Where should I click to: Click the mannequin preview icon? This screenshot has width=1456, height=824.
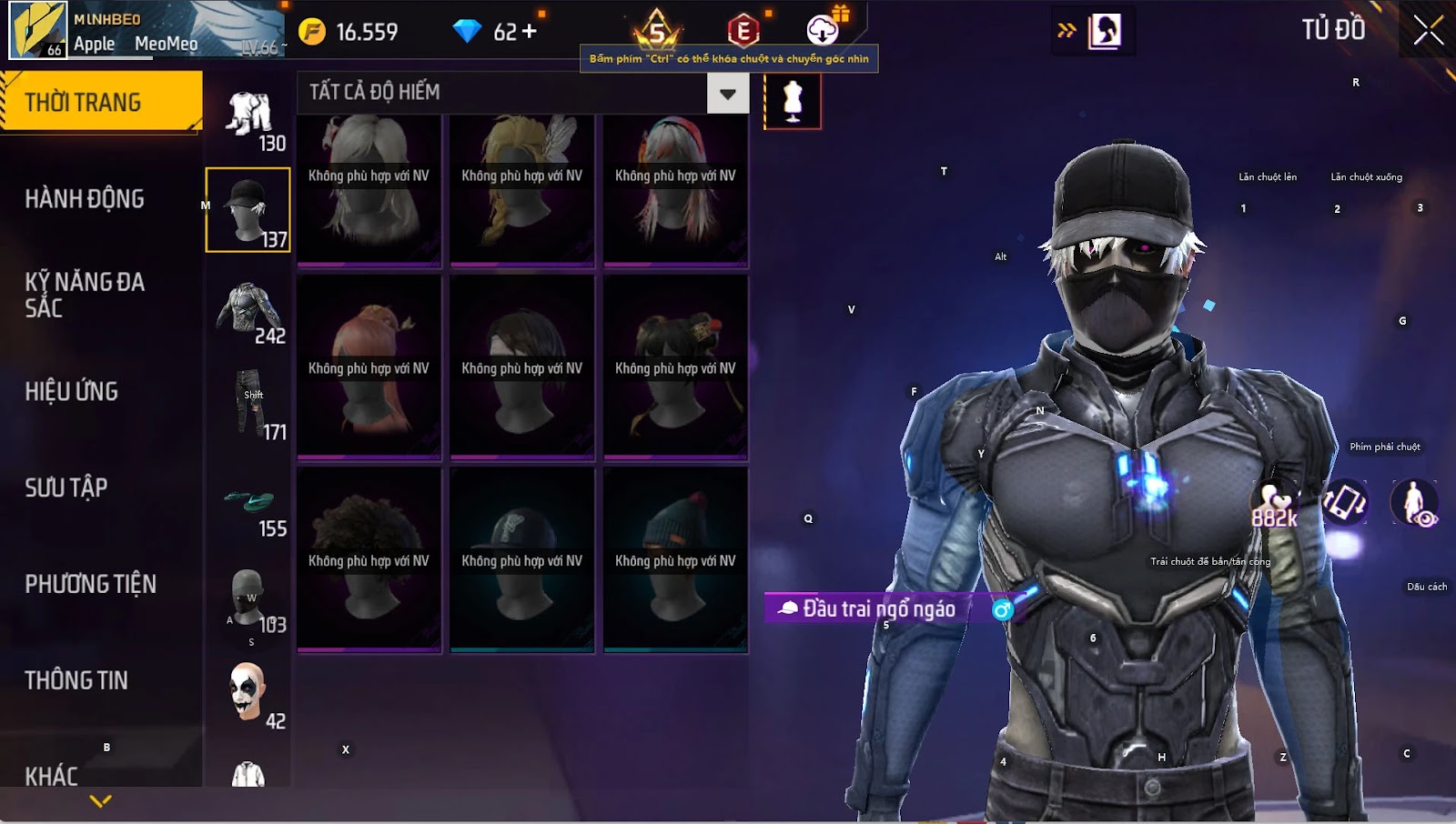793,101
